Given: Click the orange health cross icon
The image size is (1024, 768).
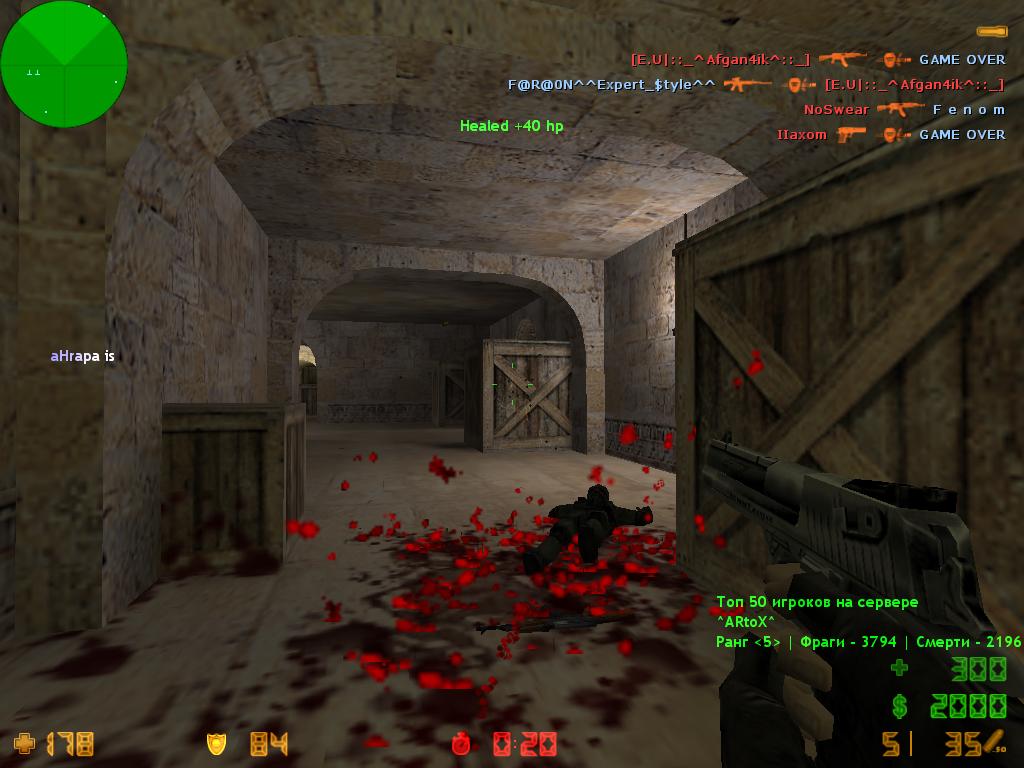Looking at the screenshot, I should pos(23,743).
